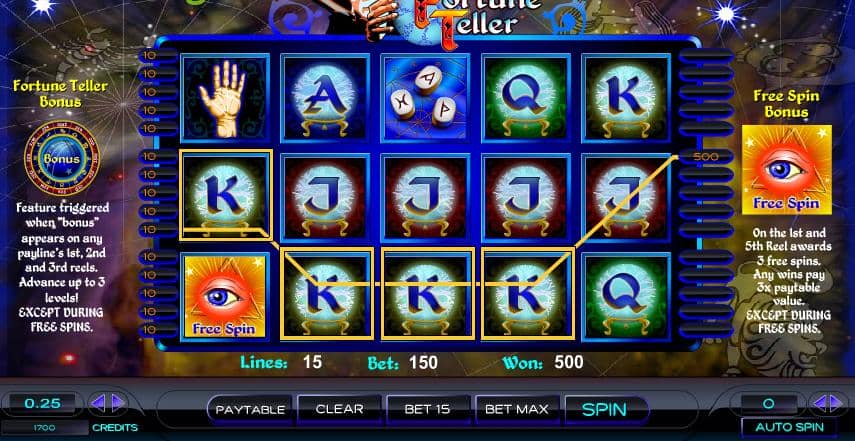Decrease the coin value with left arrow
The image size is (855, 441).
pyautogui.click(x=98, y=404)
